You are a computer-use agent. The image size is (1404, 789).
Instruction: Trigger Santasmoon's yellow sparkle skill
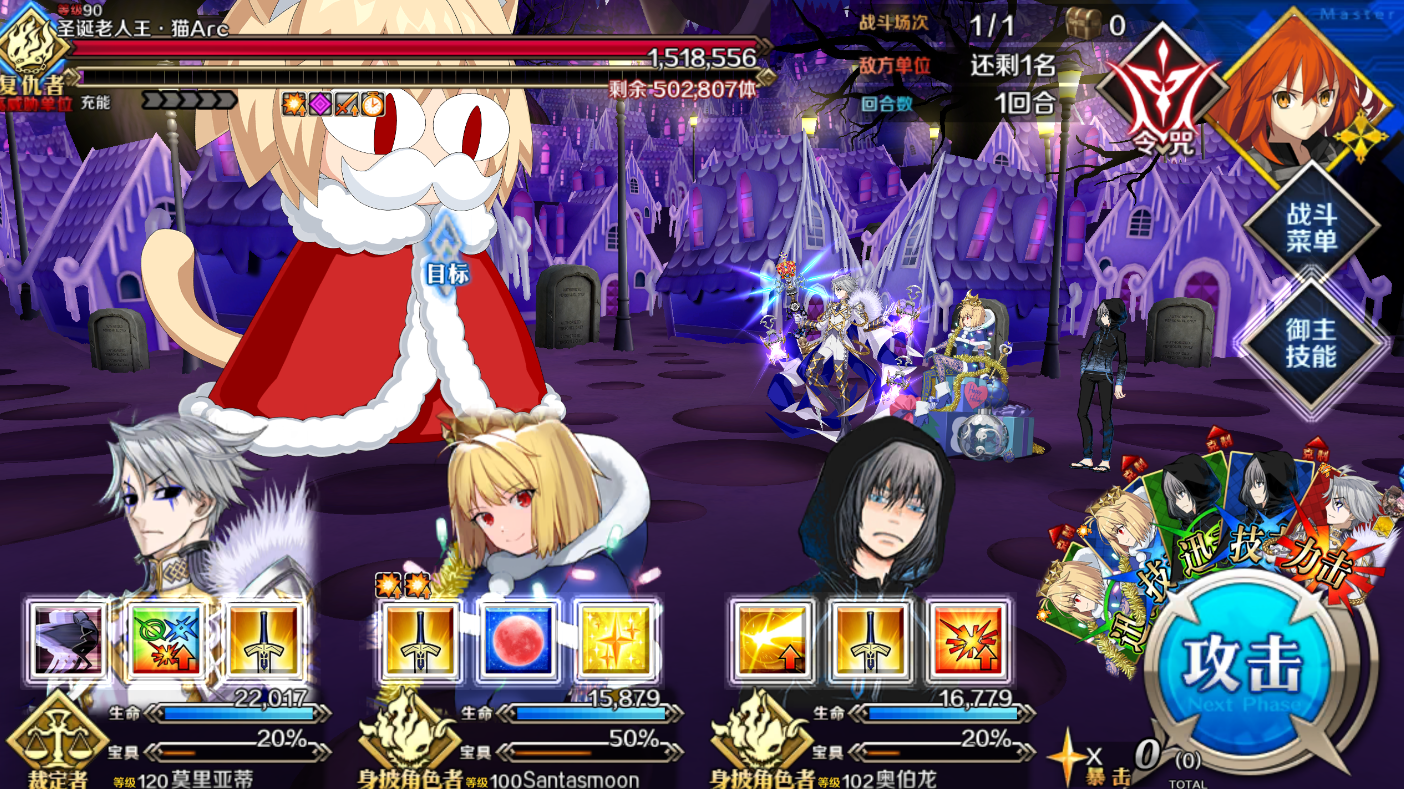(x=616, y=641)
